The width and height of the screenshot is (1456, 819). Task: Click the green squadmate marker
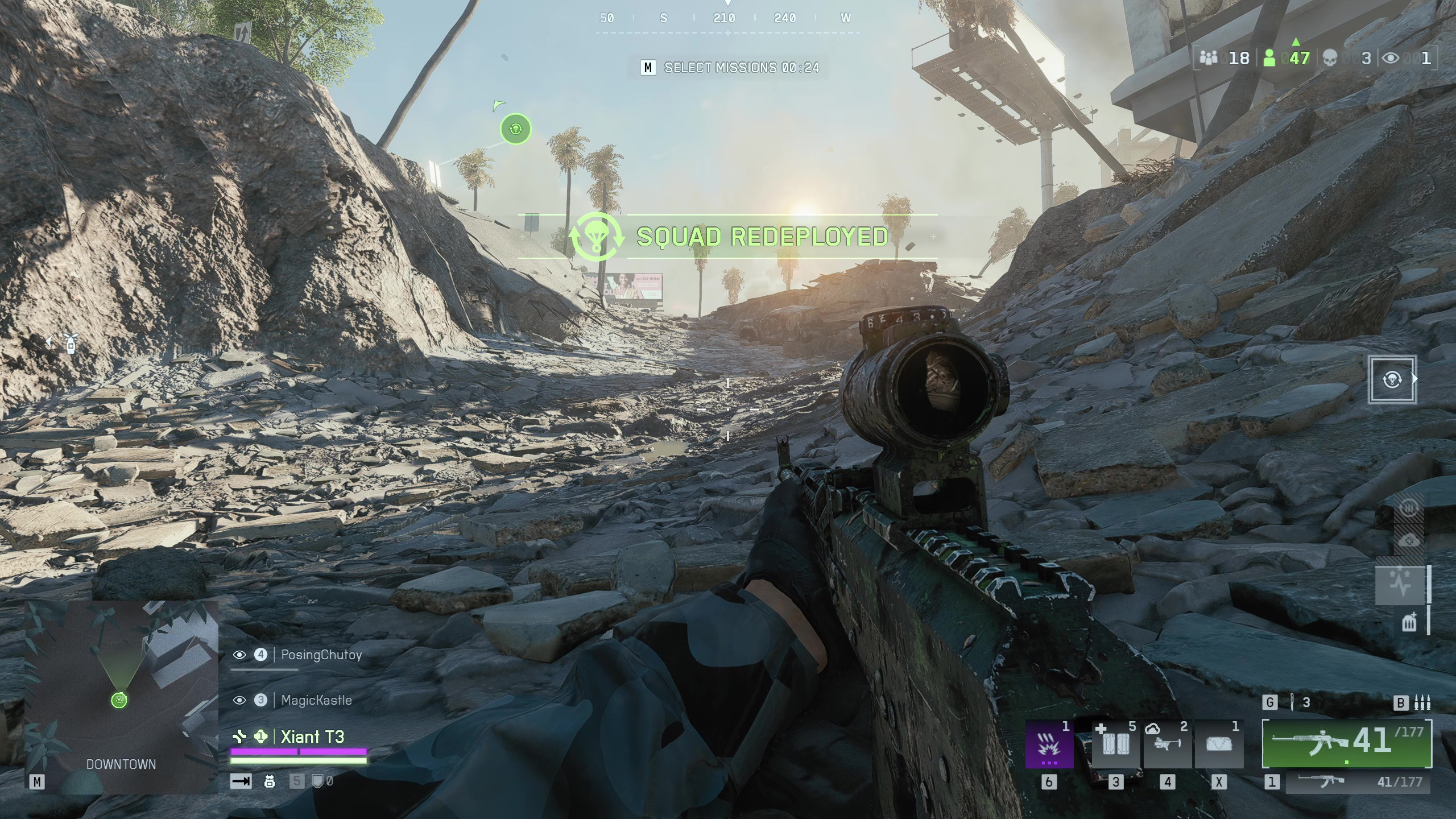click(x=515, y=129)
